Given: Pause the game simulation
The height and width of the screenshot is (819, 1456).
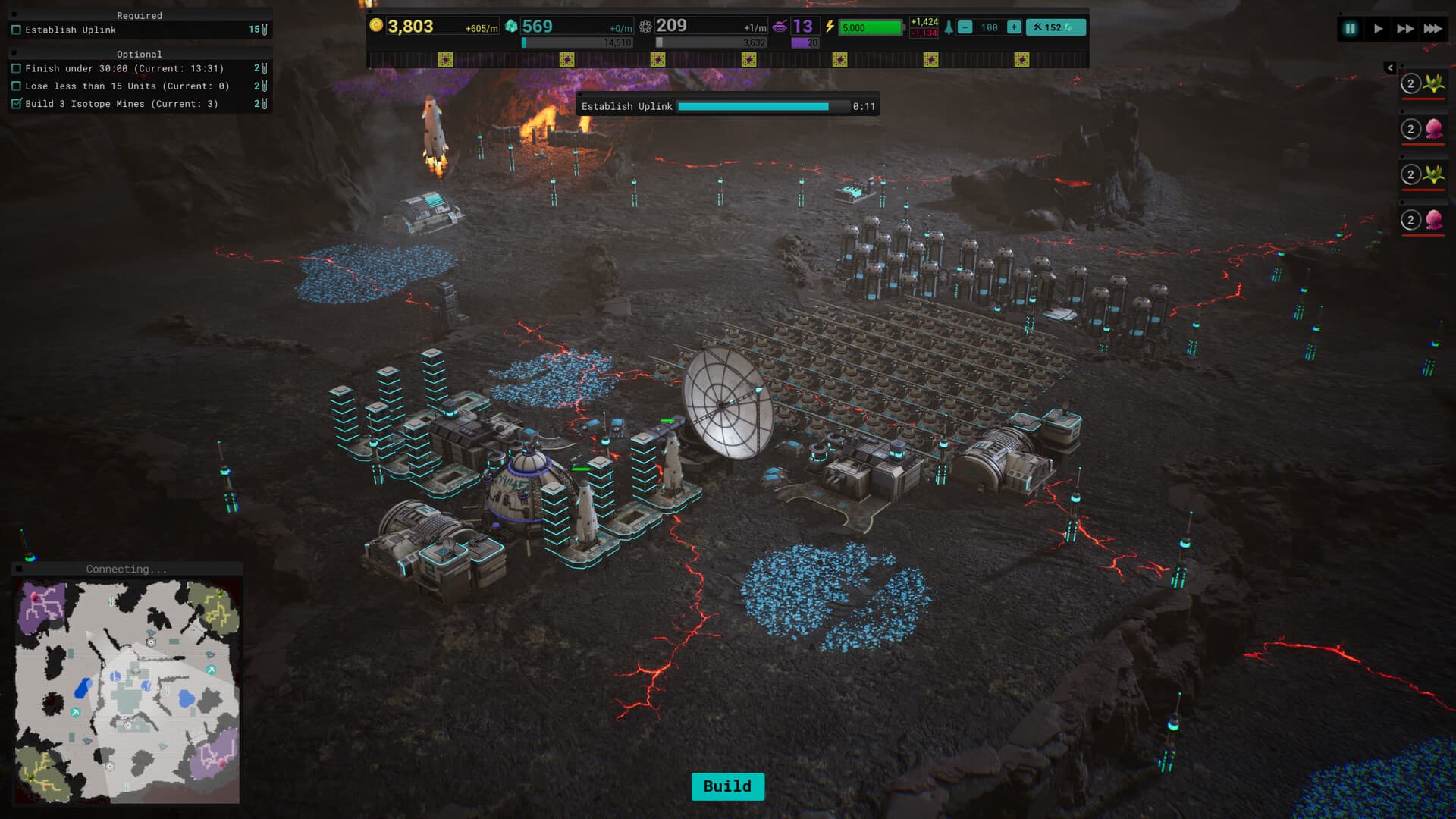Looking at the screenshot, I should 1350,28.
